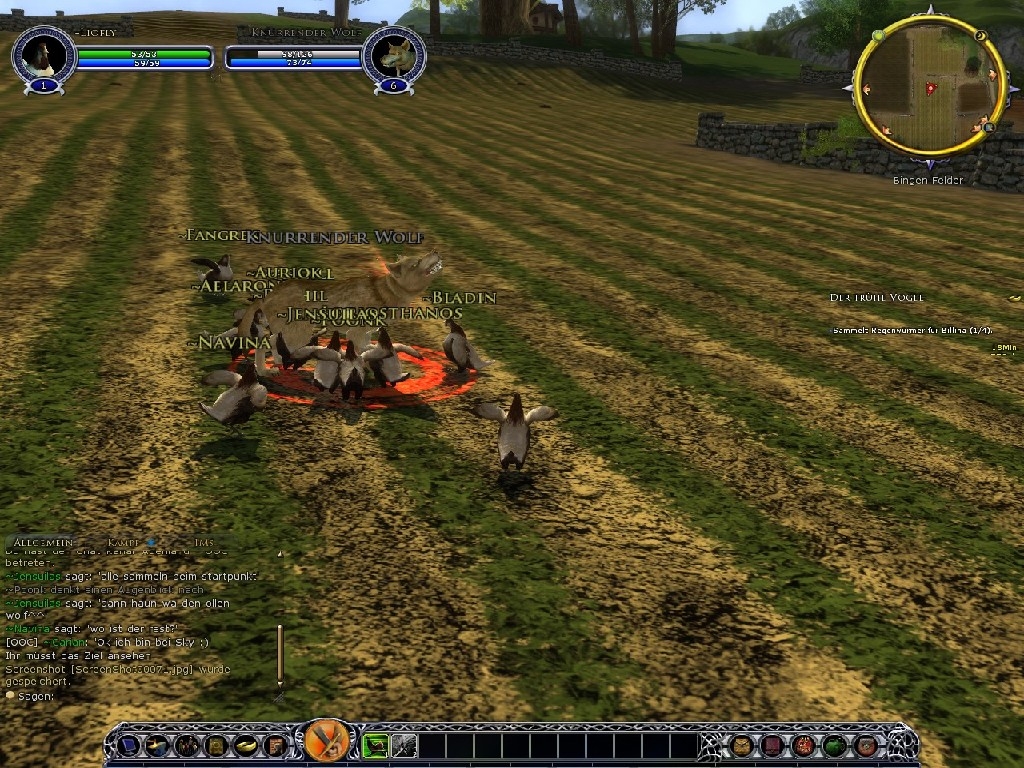This screenshot has width=1024, height=768.
Task: Open the blue hat icon in the menu bar
Action: click(128, 745)
